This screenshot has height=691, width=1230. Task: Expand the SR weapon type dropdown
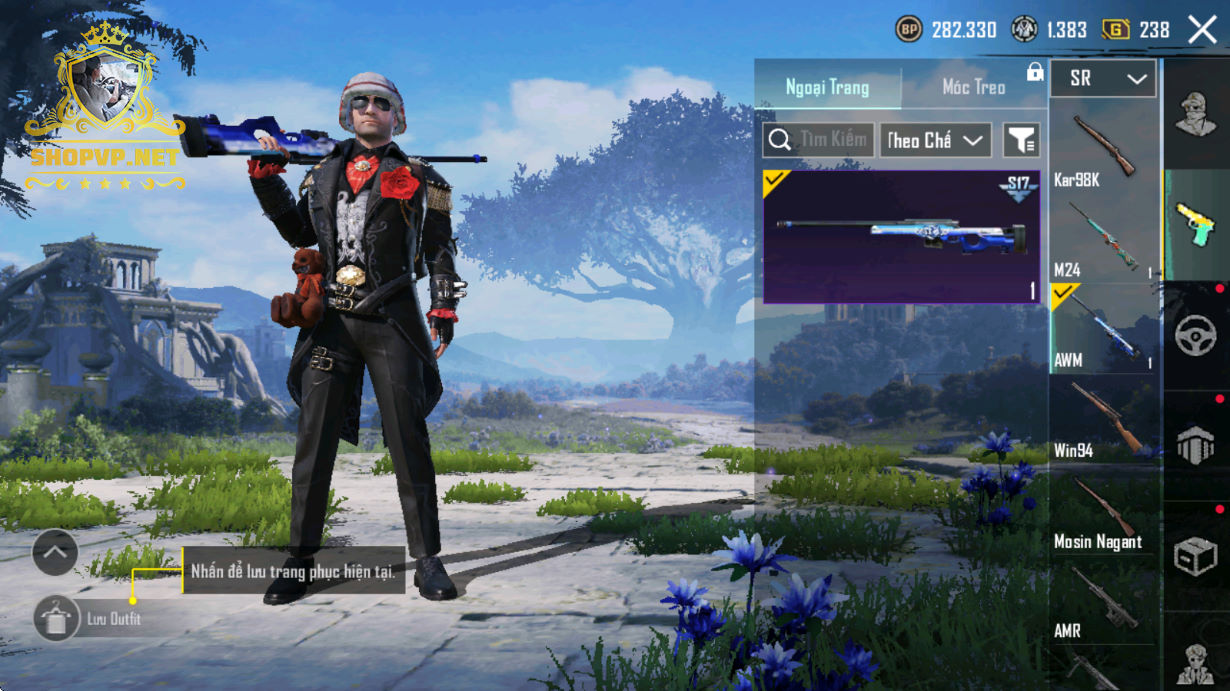pos(1103,78)
